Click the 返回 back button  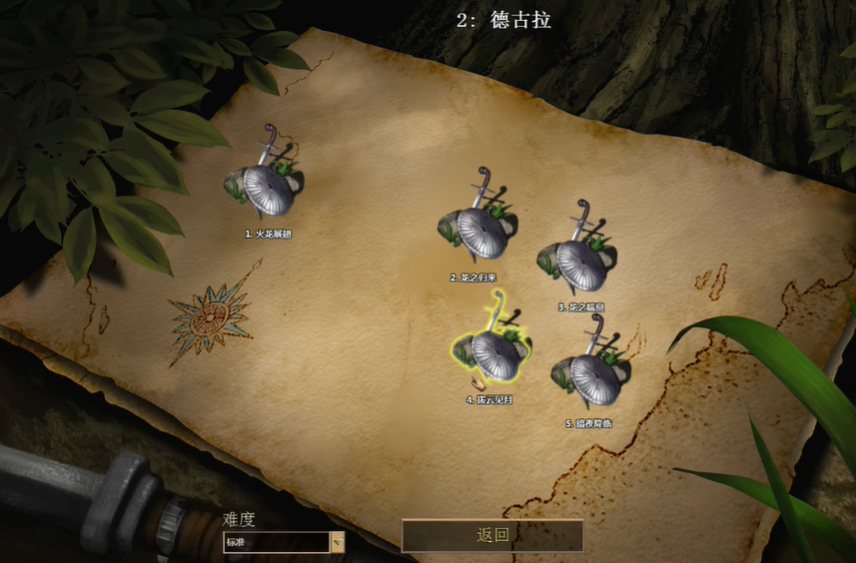click(492, 536)
